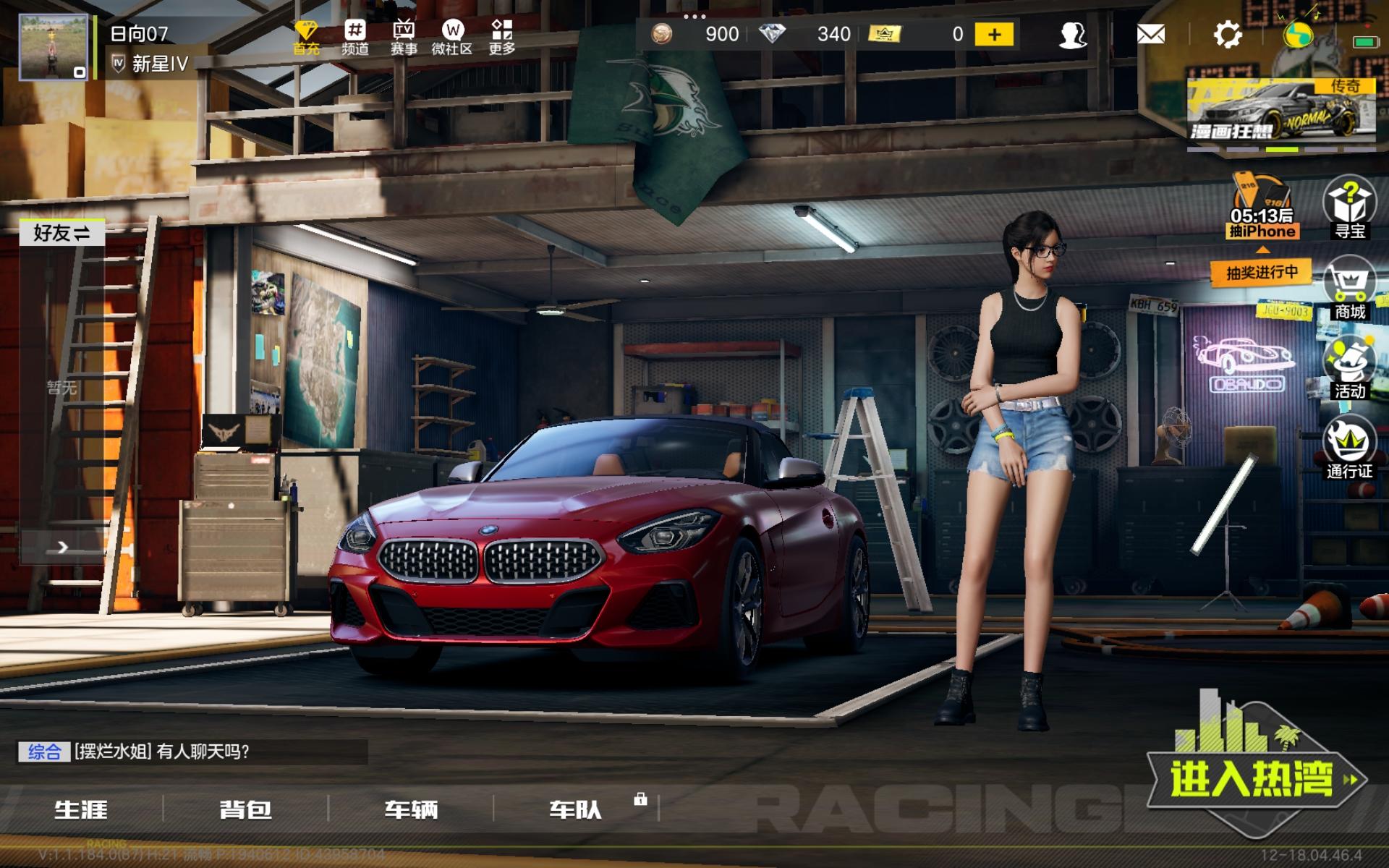The width and height of the screenshot is (1389, 868).
Task: Open the player avatar profile
Action: [53, 47]
